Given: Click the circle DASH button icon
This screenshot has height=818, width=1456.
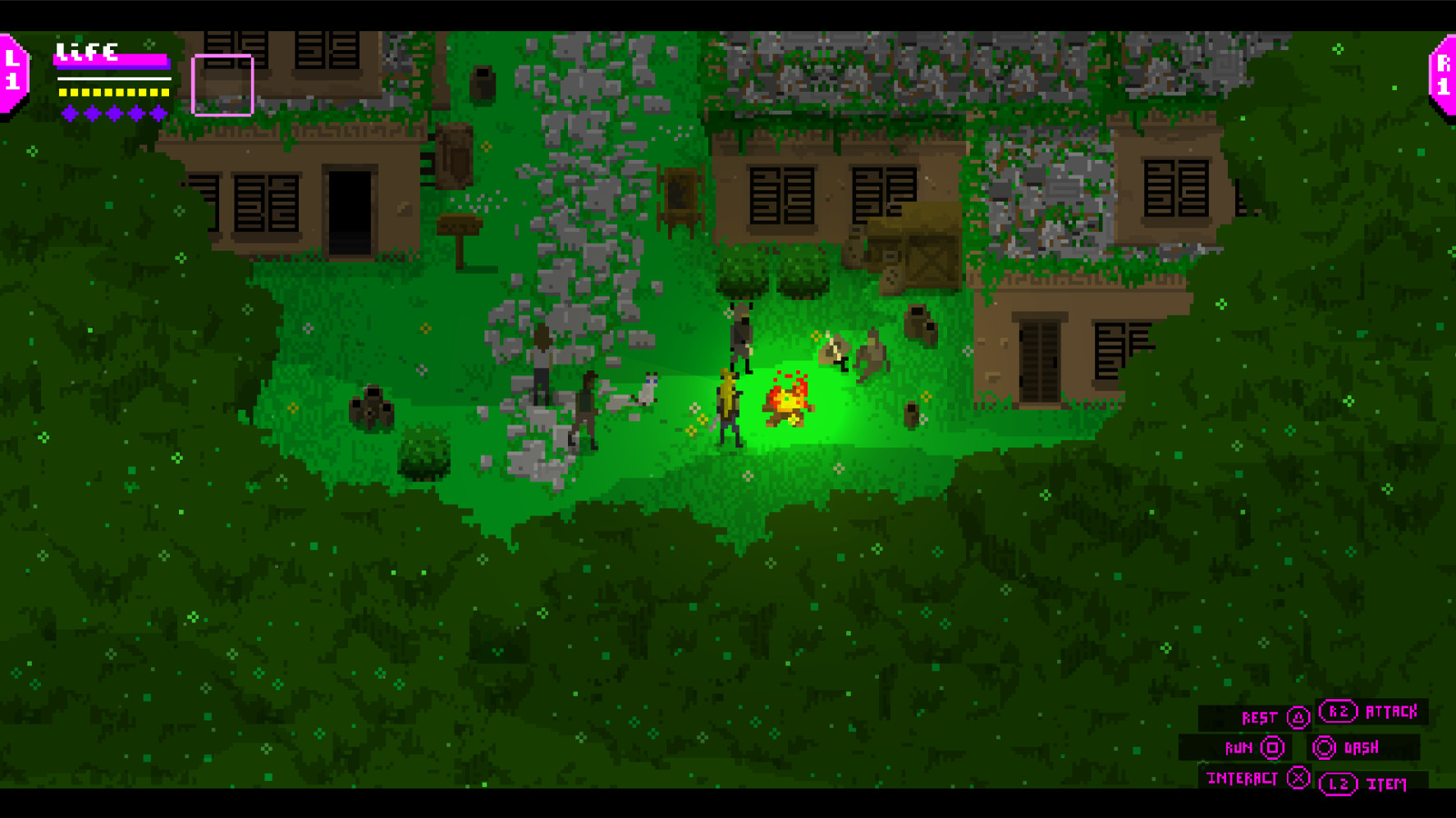Looking at the screenshot, I should (1322, 747).
